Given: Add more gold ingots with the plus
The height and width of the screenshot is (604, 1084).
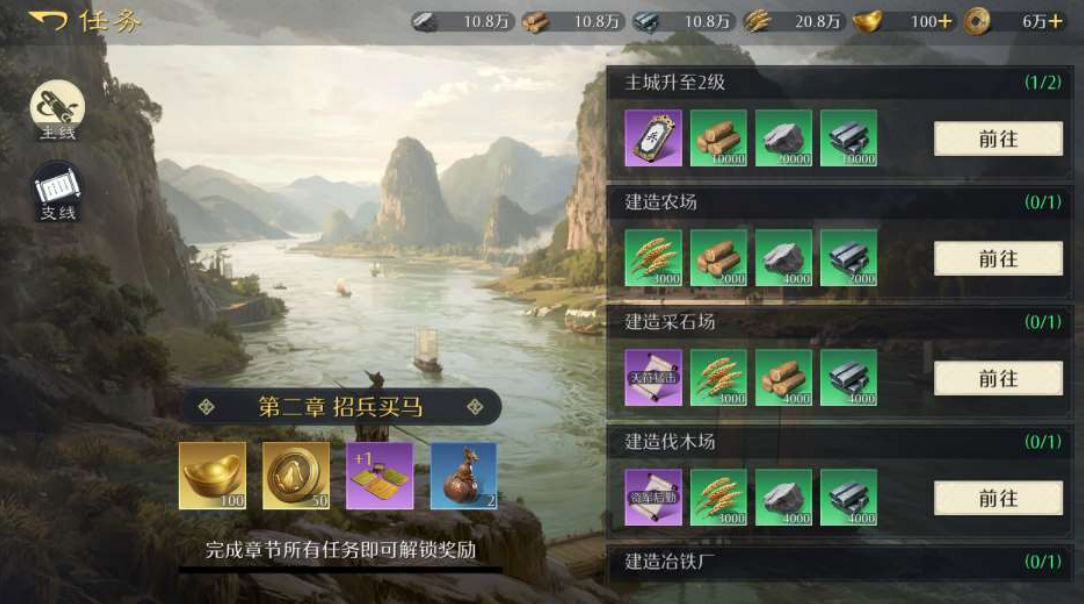Looking at the screenshot, I should tap(945, 22).
